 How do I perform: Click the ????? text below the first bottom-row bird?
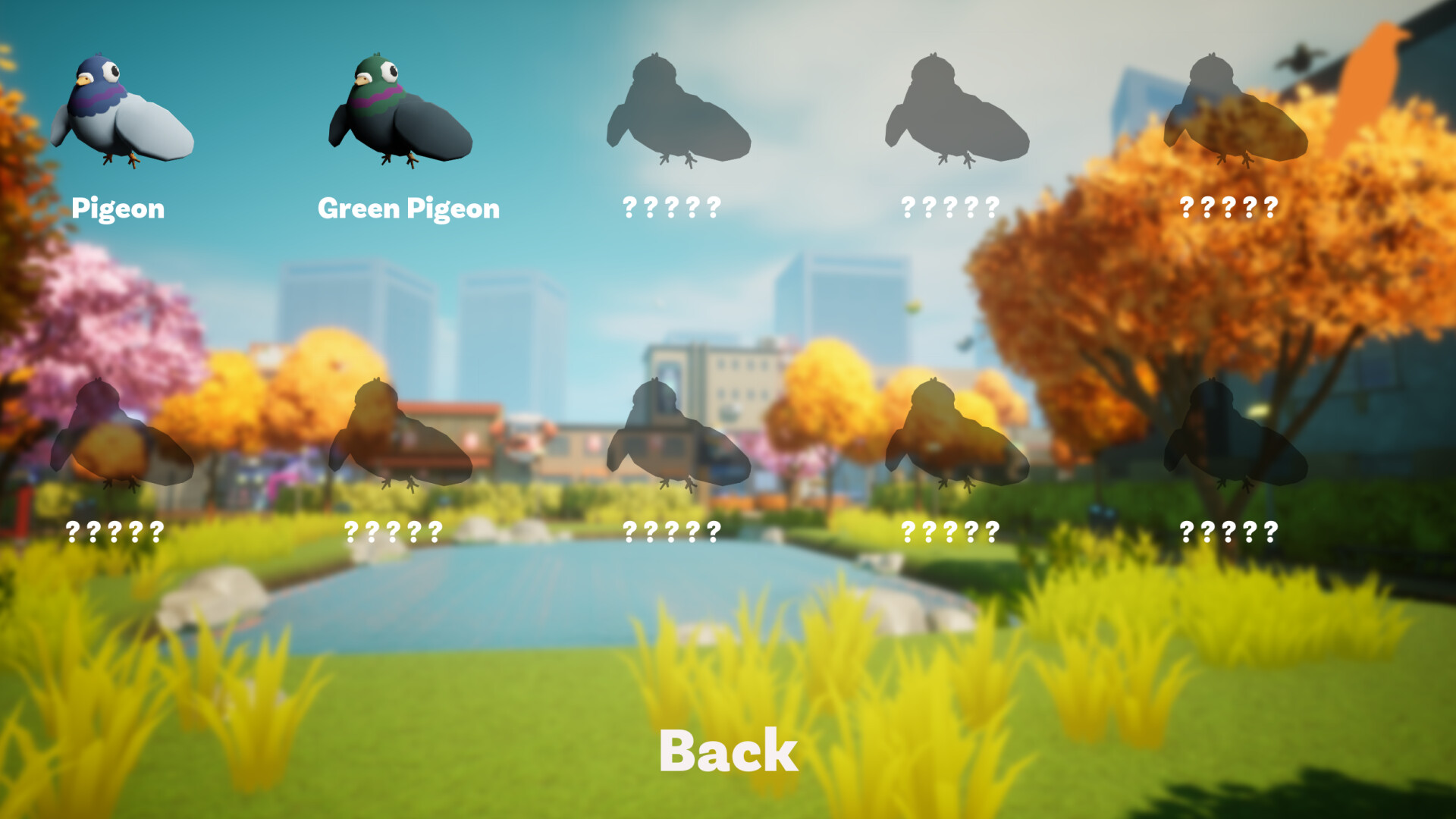[114, 532]
